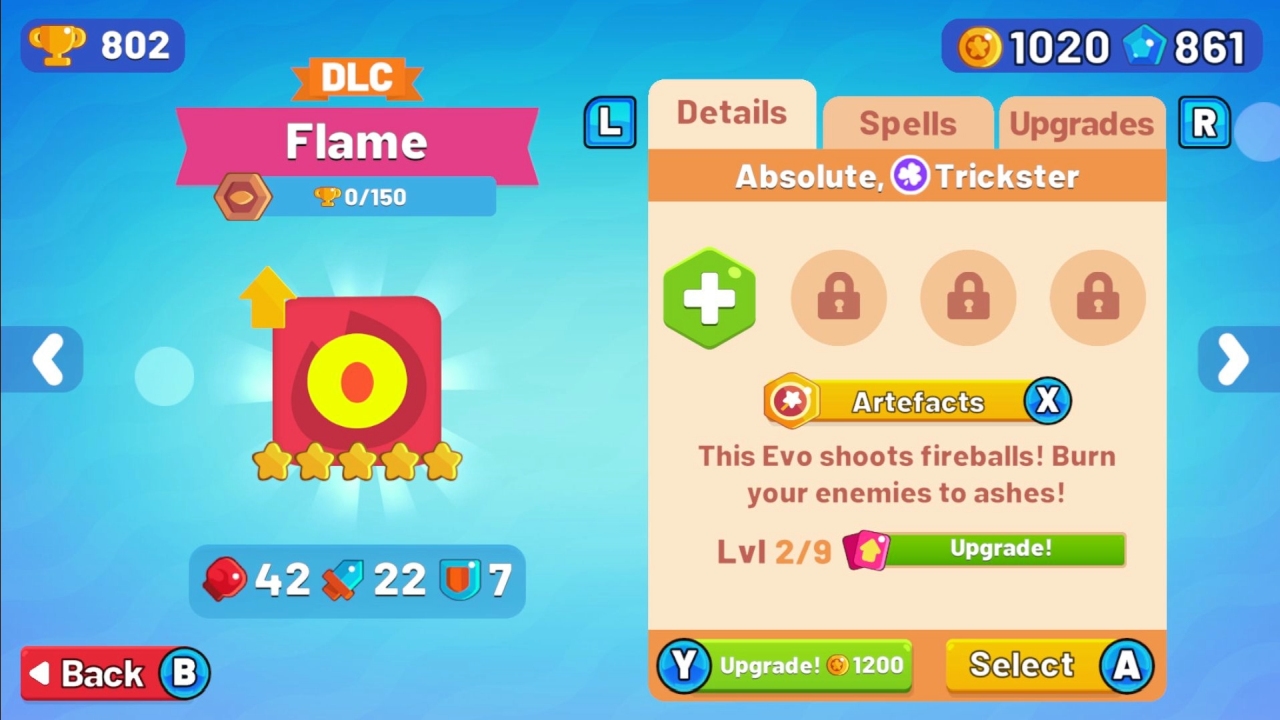Click the first locked artefact slot
Viewport: 1280px width, 720px height.
click(839, 297)
